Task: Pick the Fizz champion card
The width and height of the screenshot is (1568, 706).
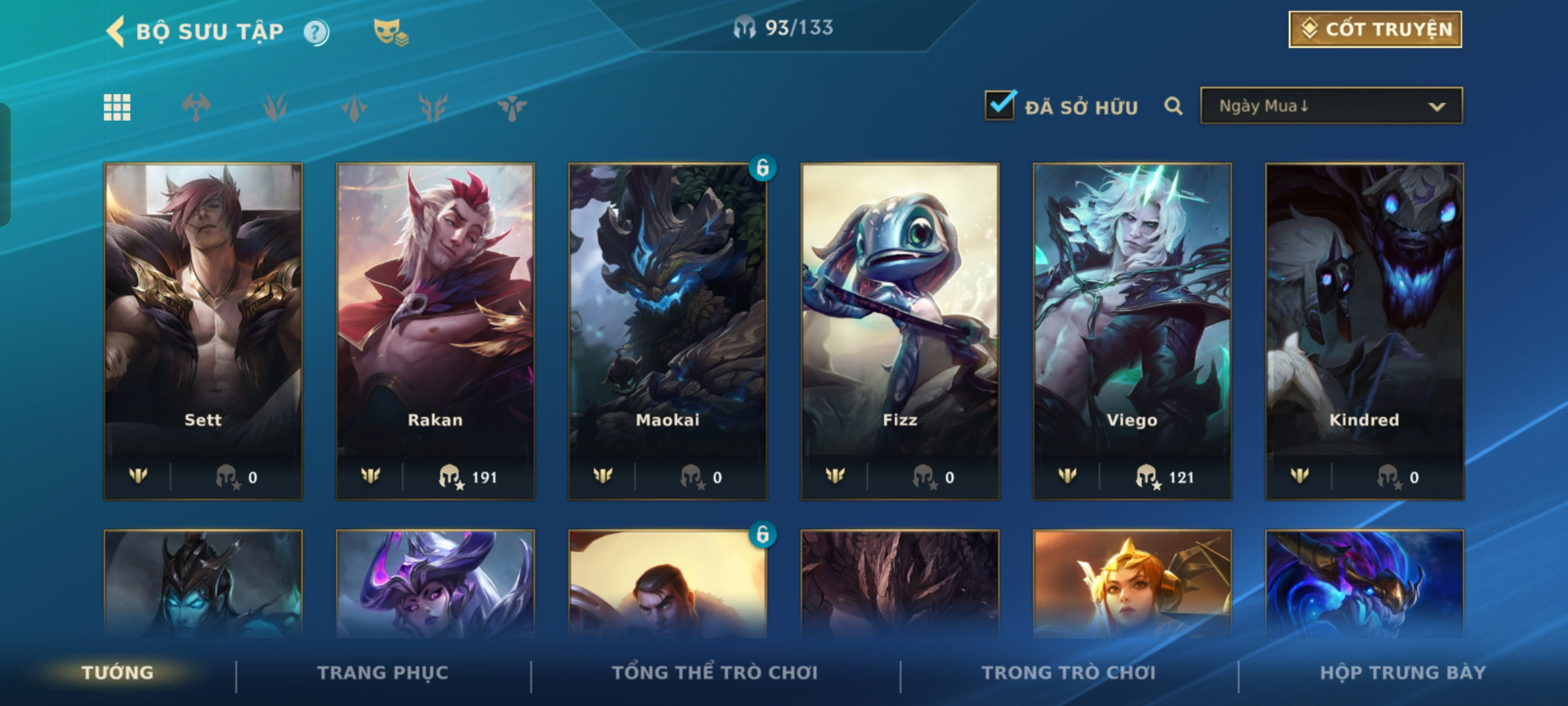Action: 900,331
